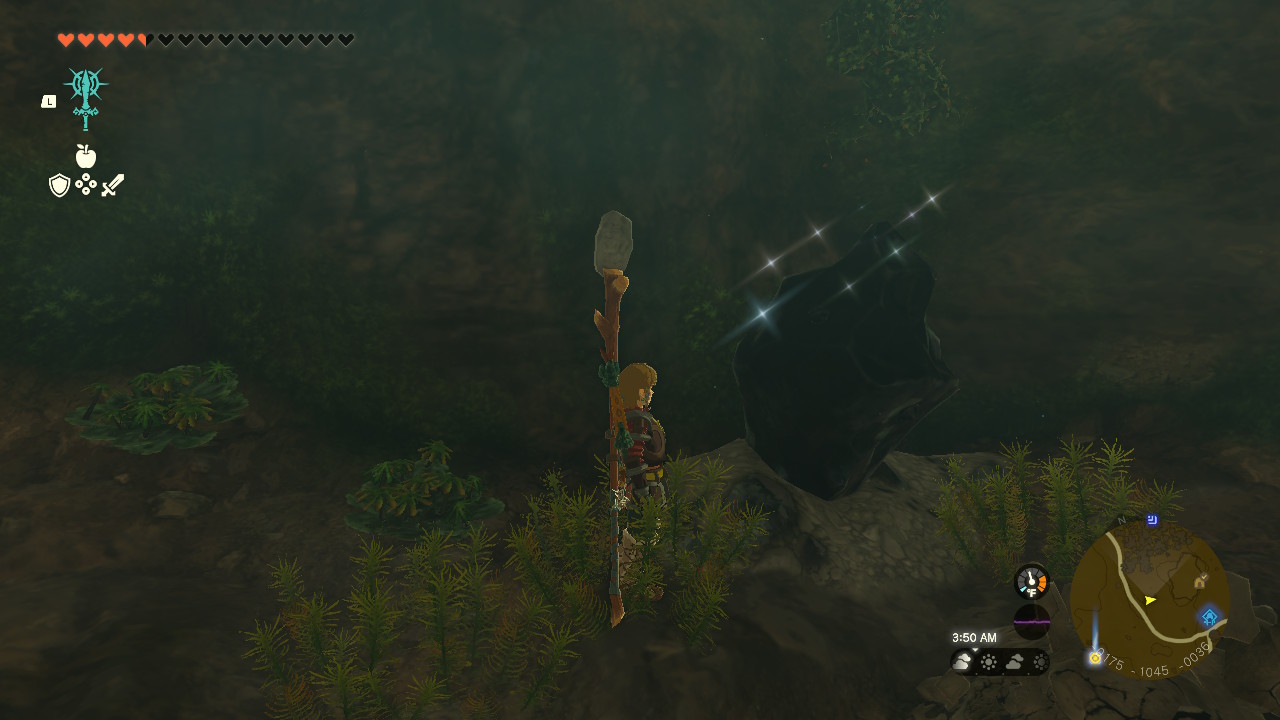
Task: Select the first sunny weather forecast icon
Action: click(989, 661)
